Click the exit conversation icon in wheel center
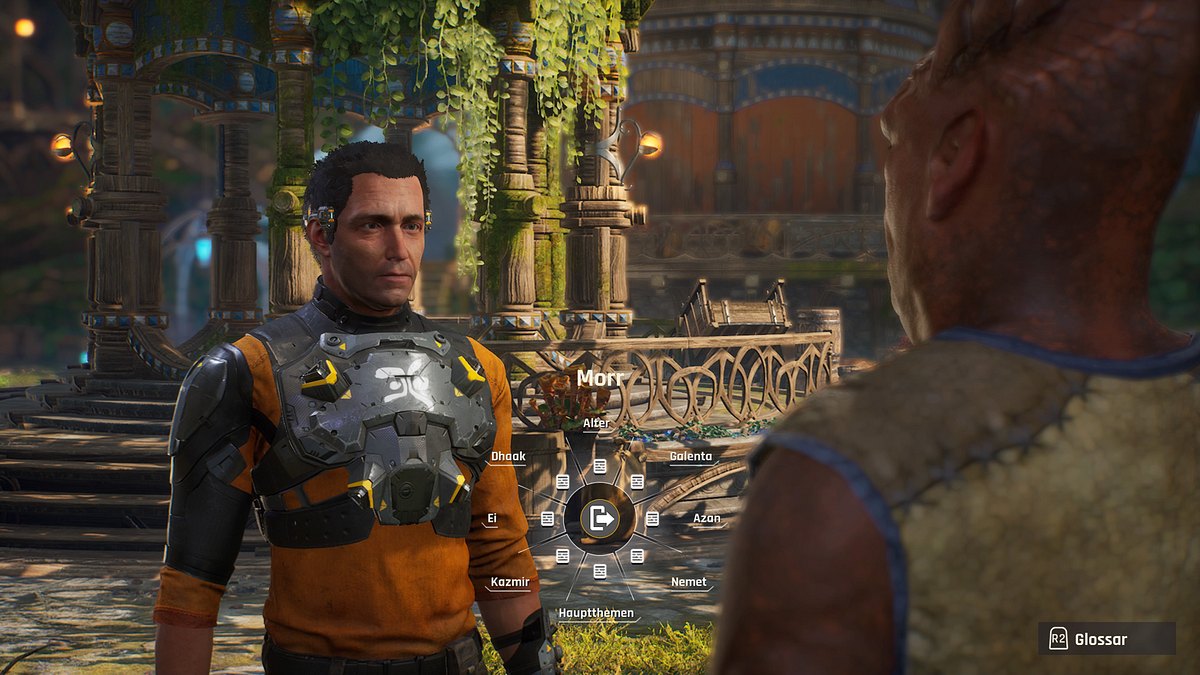Screen dimensions: 1200x675 [x=600, y=518]
